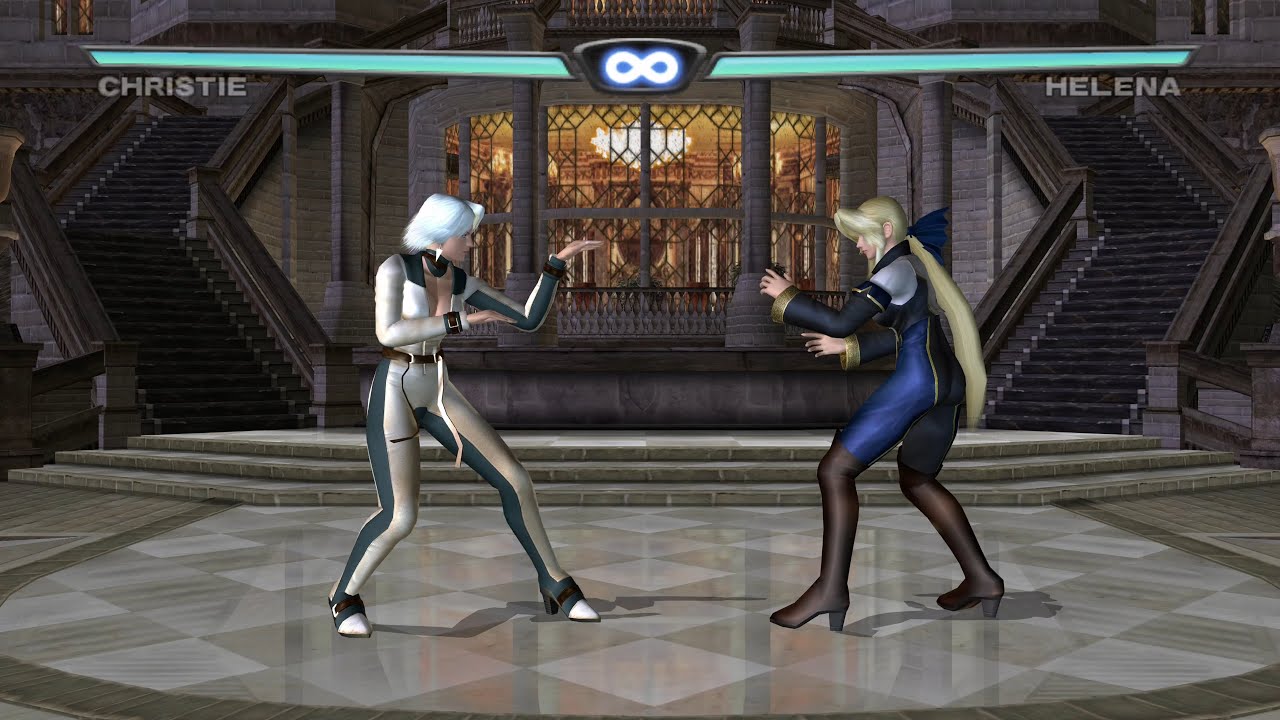Click the HELENA name label
The height and width of the screenshot is (720, 1280).
pos(1112,88)
